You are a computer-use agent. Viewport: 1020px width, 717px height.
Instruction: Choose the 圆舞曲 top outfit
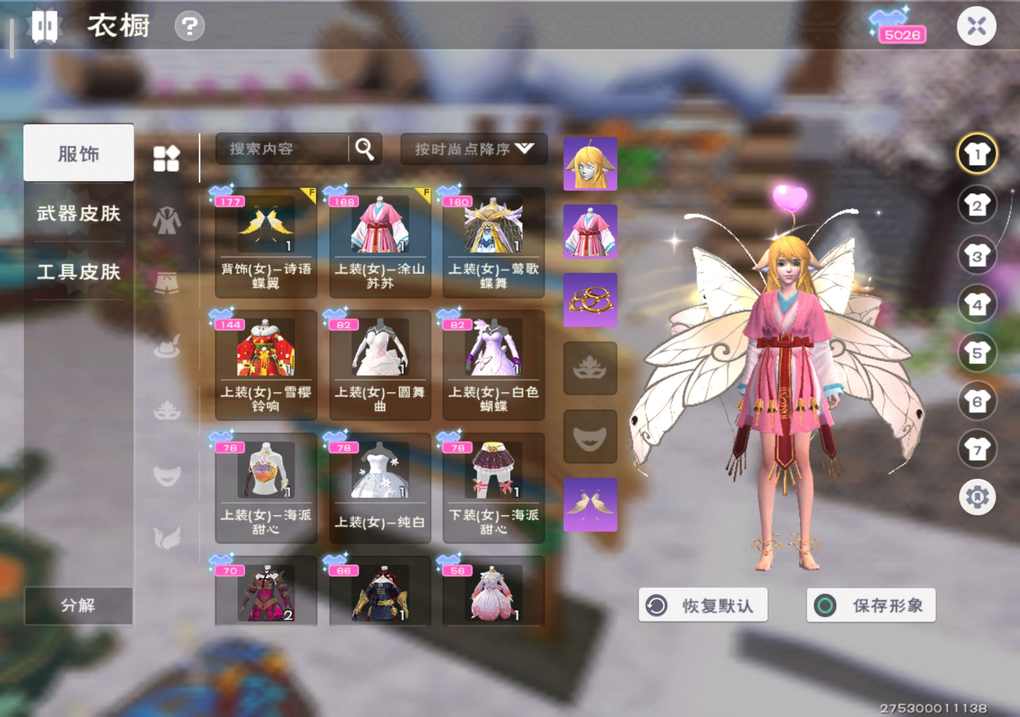pos(380,364)
